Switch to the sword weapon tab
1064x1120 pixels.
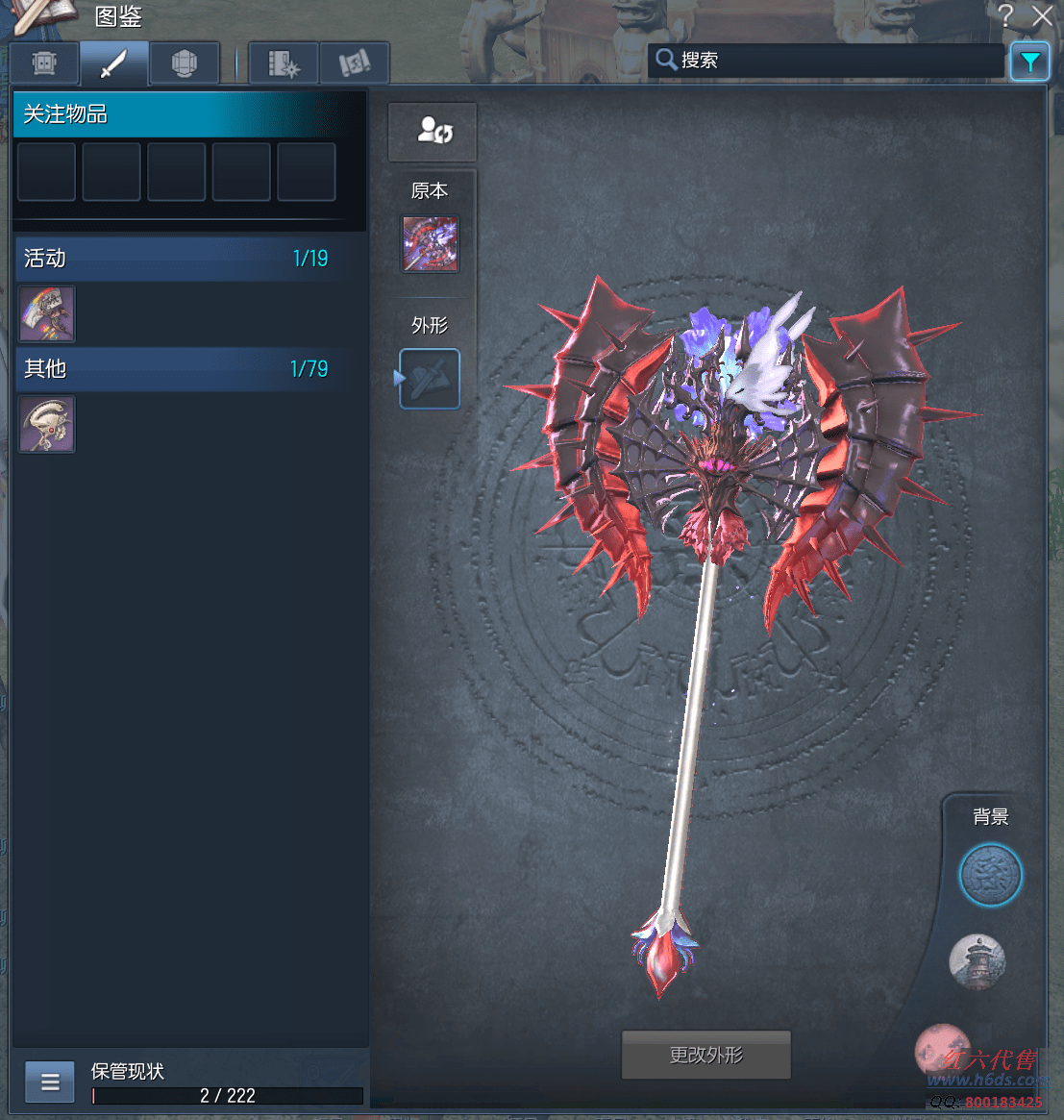[114, 63]
